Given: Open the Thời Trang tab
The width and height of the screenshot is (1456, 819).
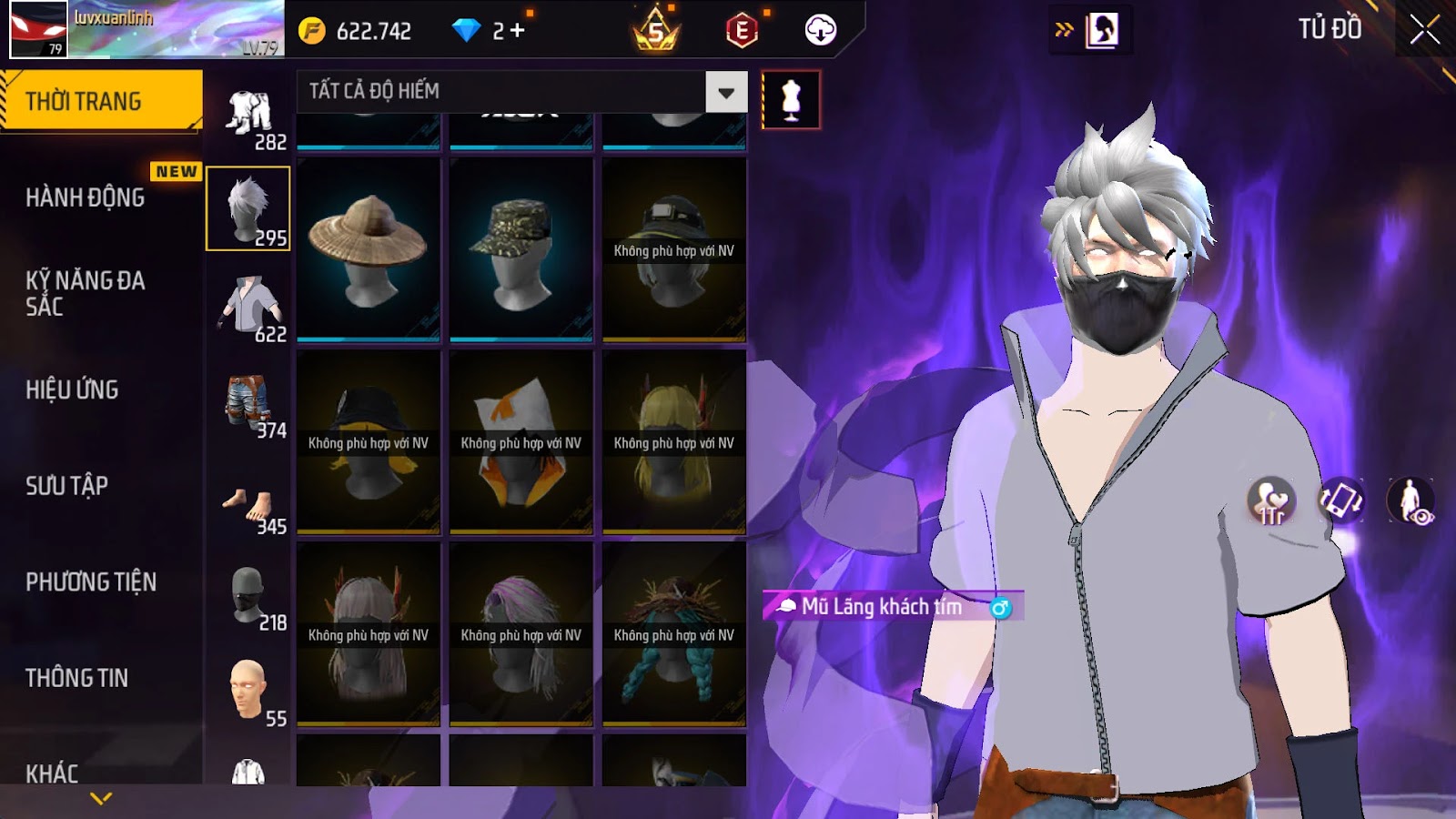Looking at the screenshot, I should click(100, 101).
